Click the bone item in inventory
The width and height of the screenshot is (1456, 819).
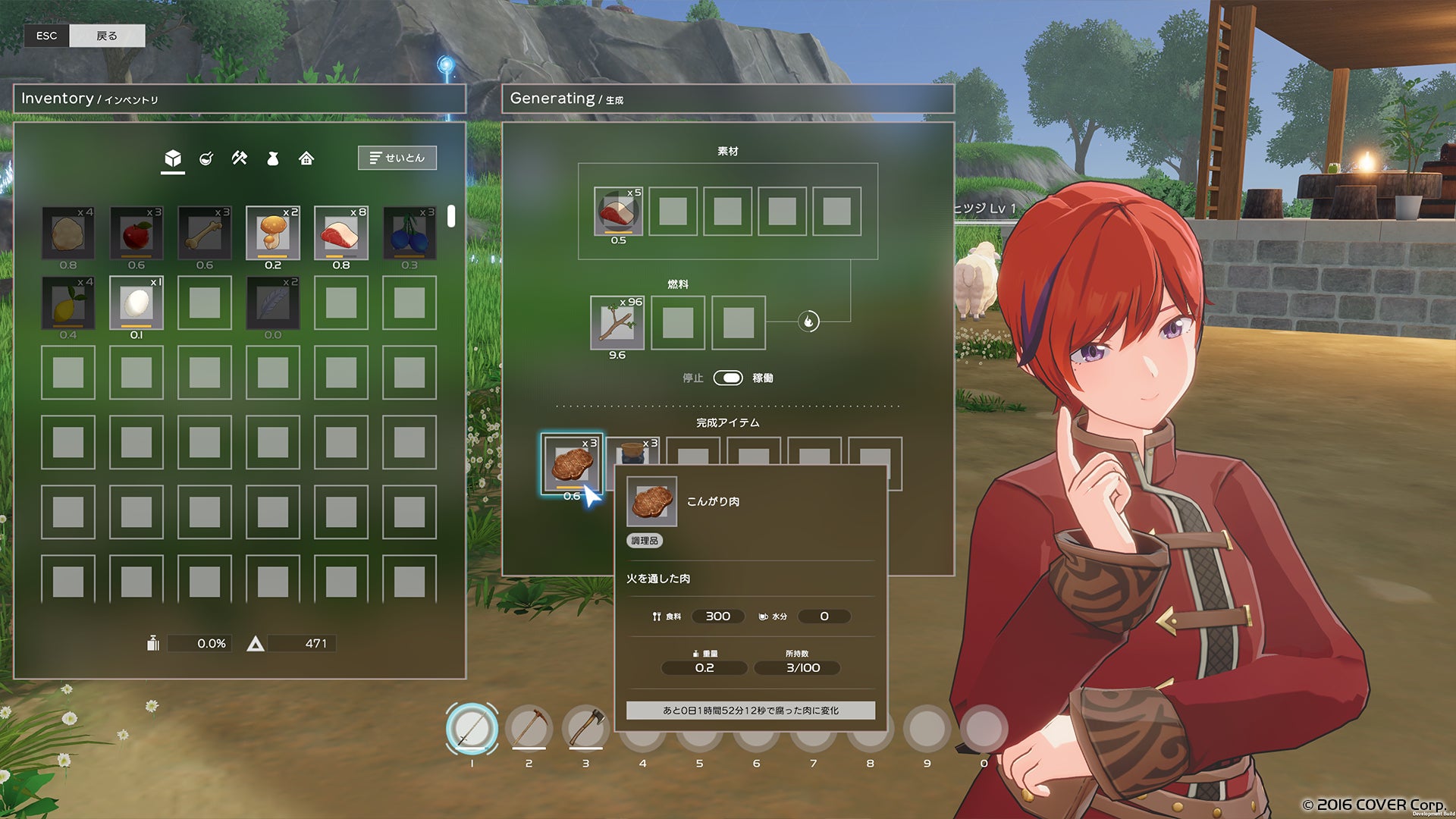coord(205,234)
